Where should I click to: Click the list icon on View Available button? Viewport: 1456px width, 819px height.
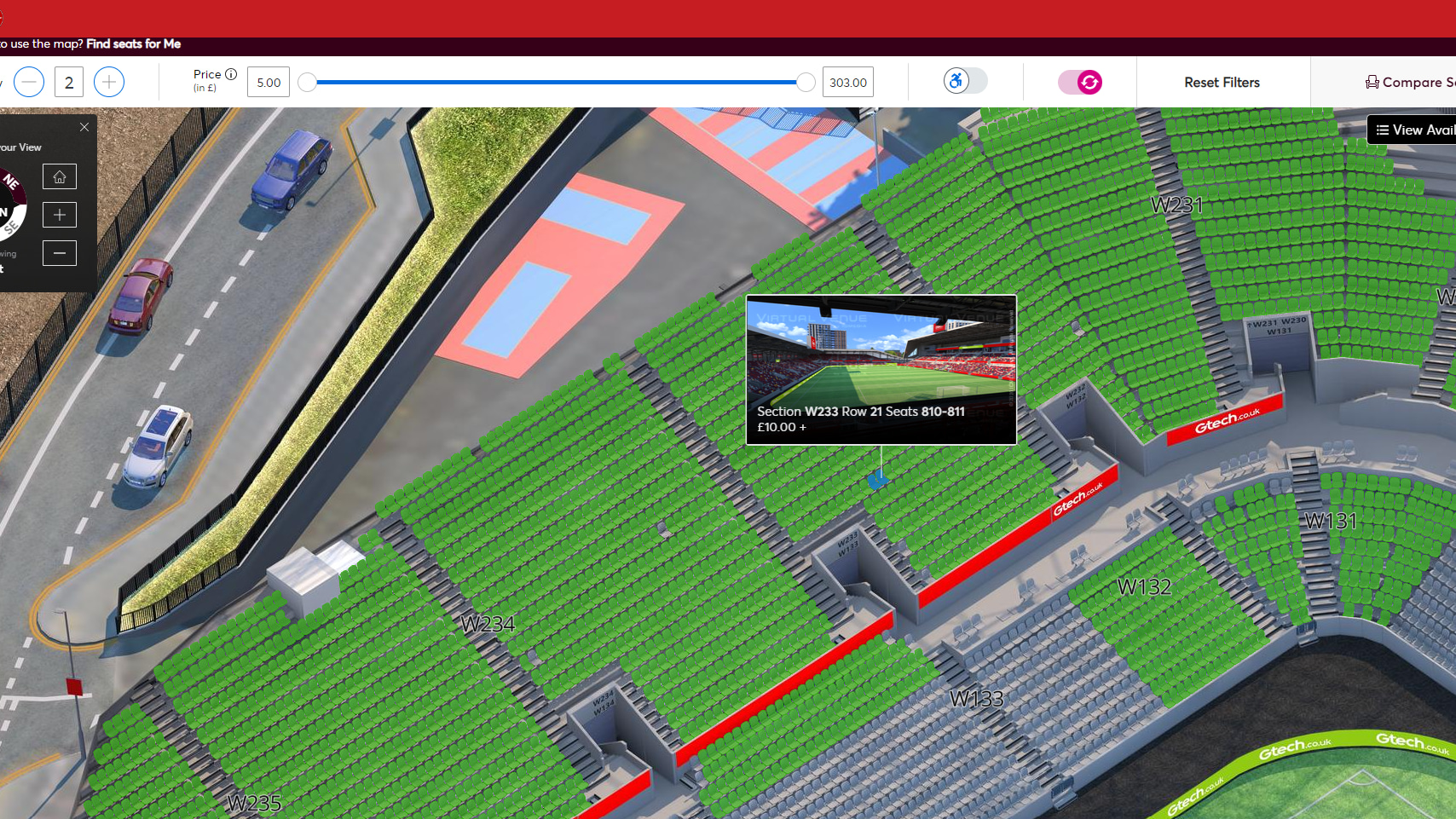point(1381,130)
